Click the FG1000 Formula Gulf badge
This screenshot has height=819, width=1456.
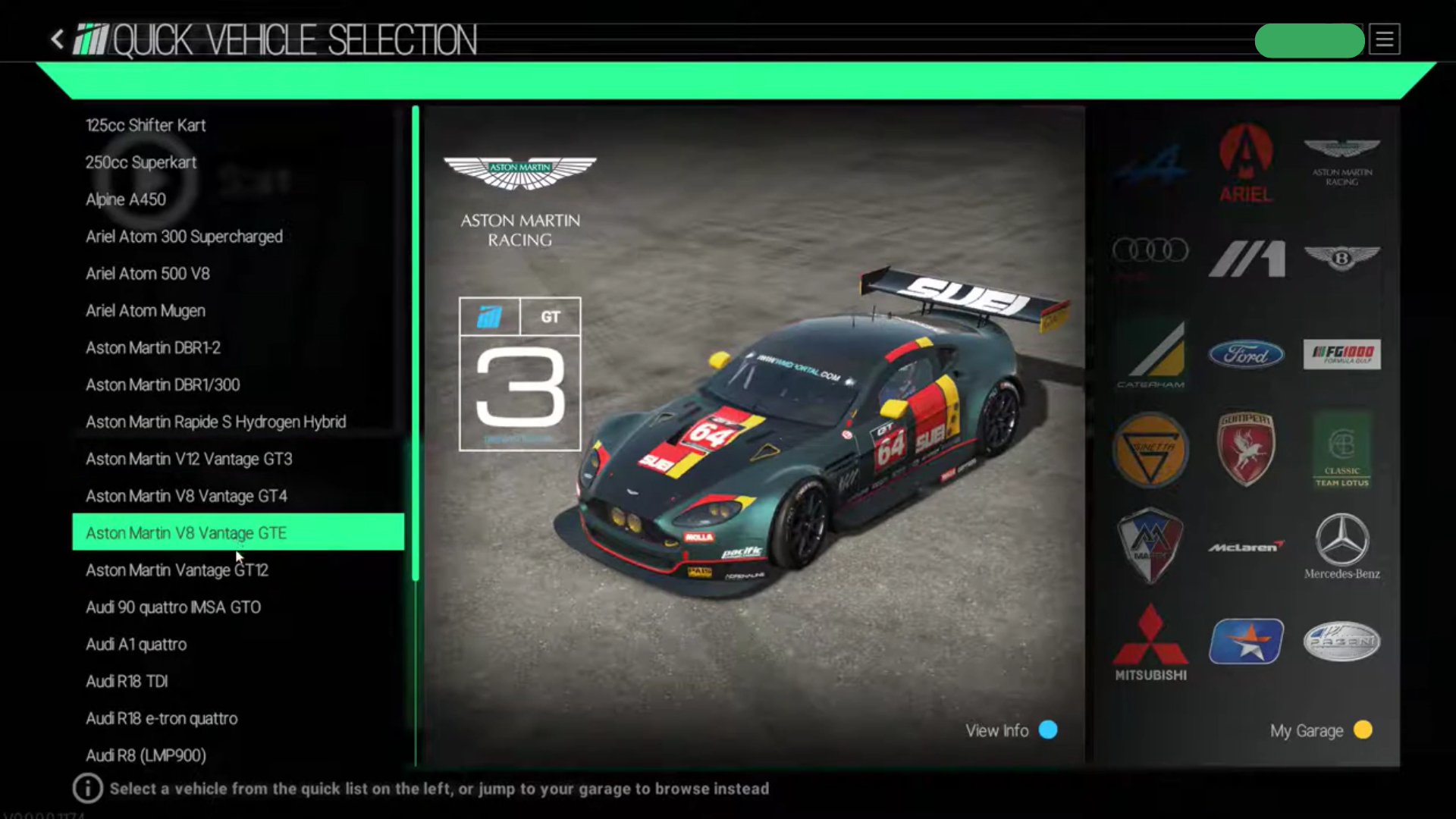click(1341, 354)
